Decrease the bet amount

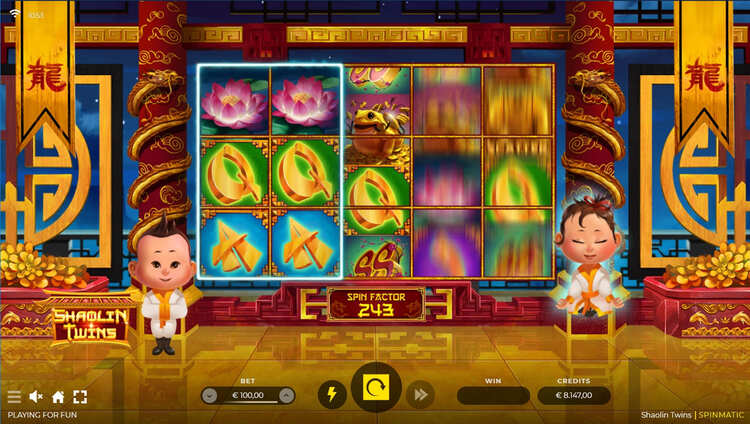pos(209,395)
